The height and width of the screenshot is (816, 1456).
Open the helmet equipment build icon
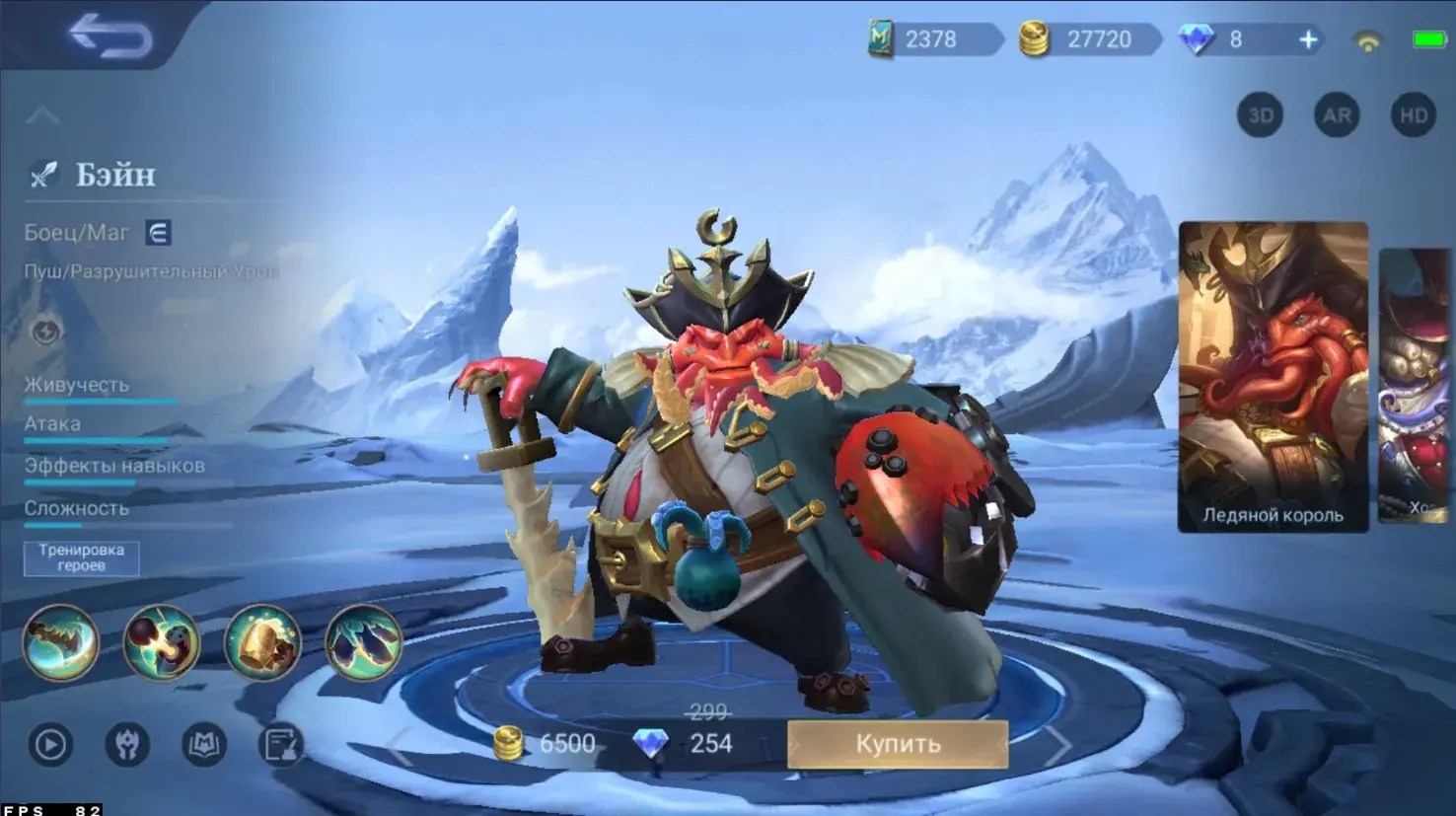pos(127,745)
